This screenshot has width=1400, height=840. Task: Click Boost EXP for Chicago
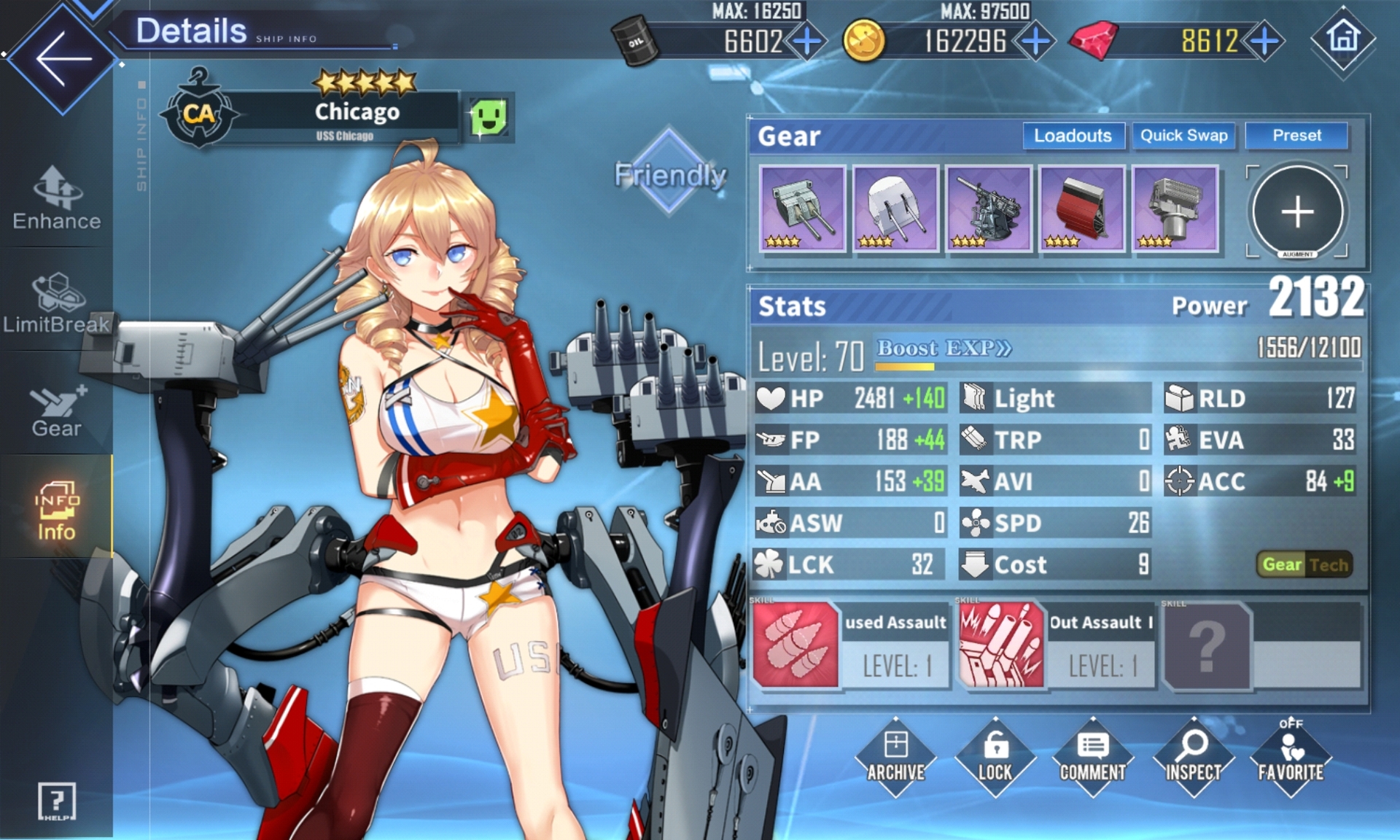[944, 349]
